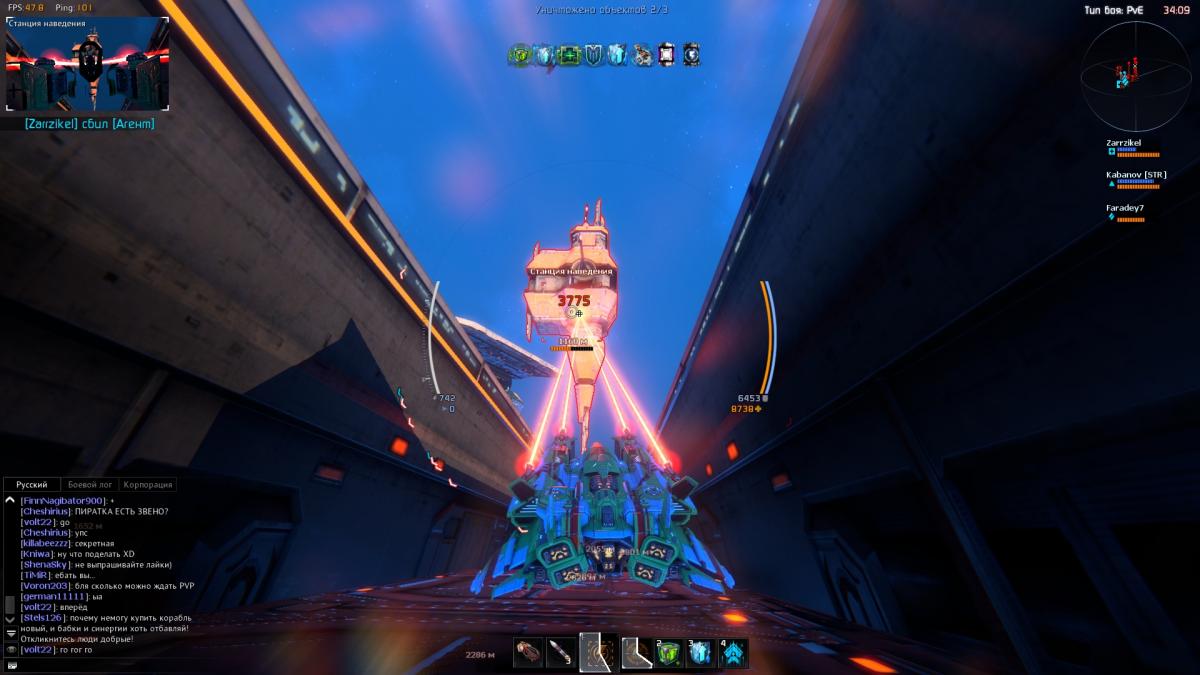
Task: Select the red grenade launcher weapon slot
Action: pos(529,653)
